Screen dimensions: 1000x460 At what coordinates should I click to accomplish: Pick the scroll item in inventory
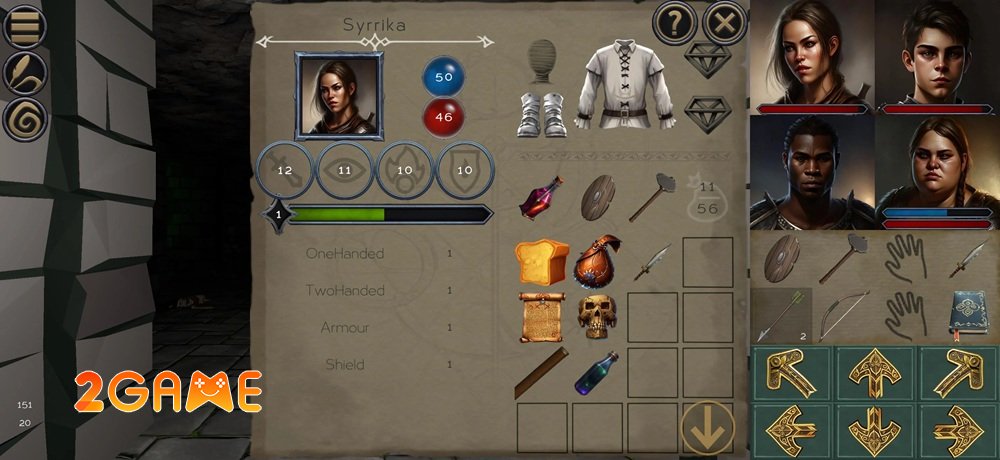tap(541, 316)
